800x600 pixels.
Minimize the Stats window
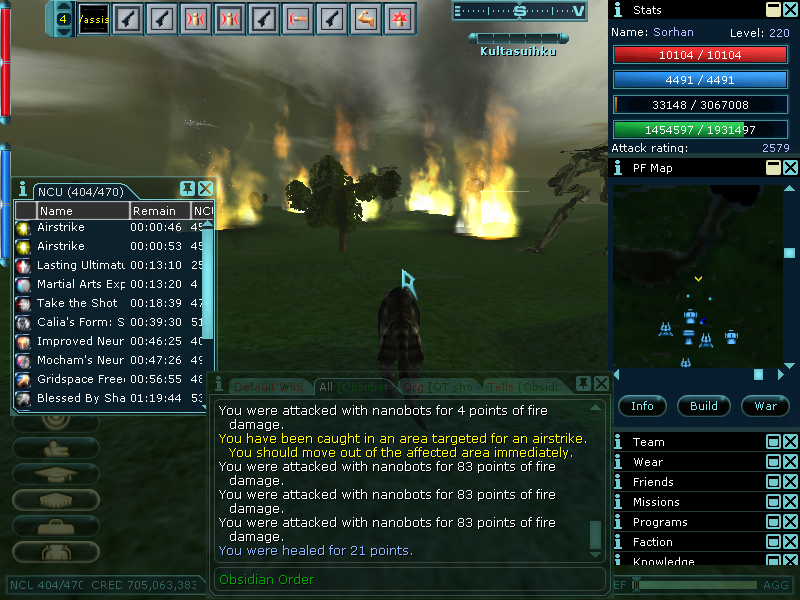pyautogui.click(x=773, y=10)
